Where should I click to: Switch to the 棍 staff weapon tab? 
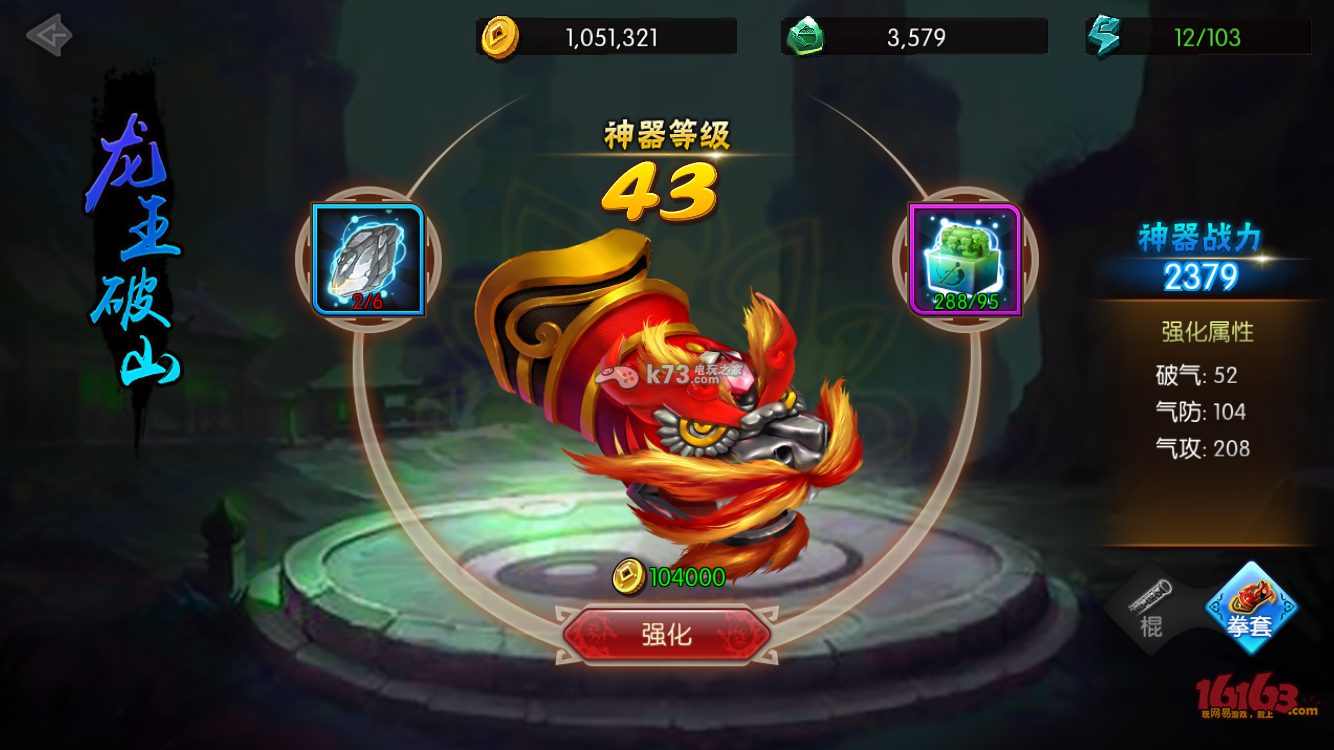click(1150, 608)
